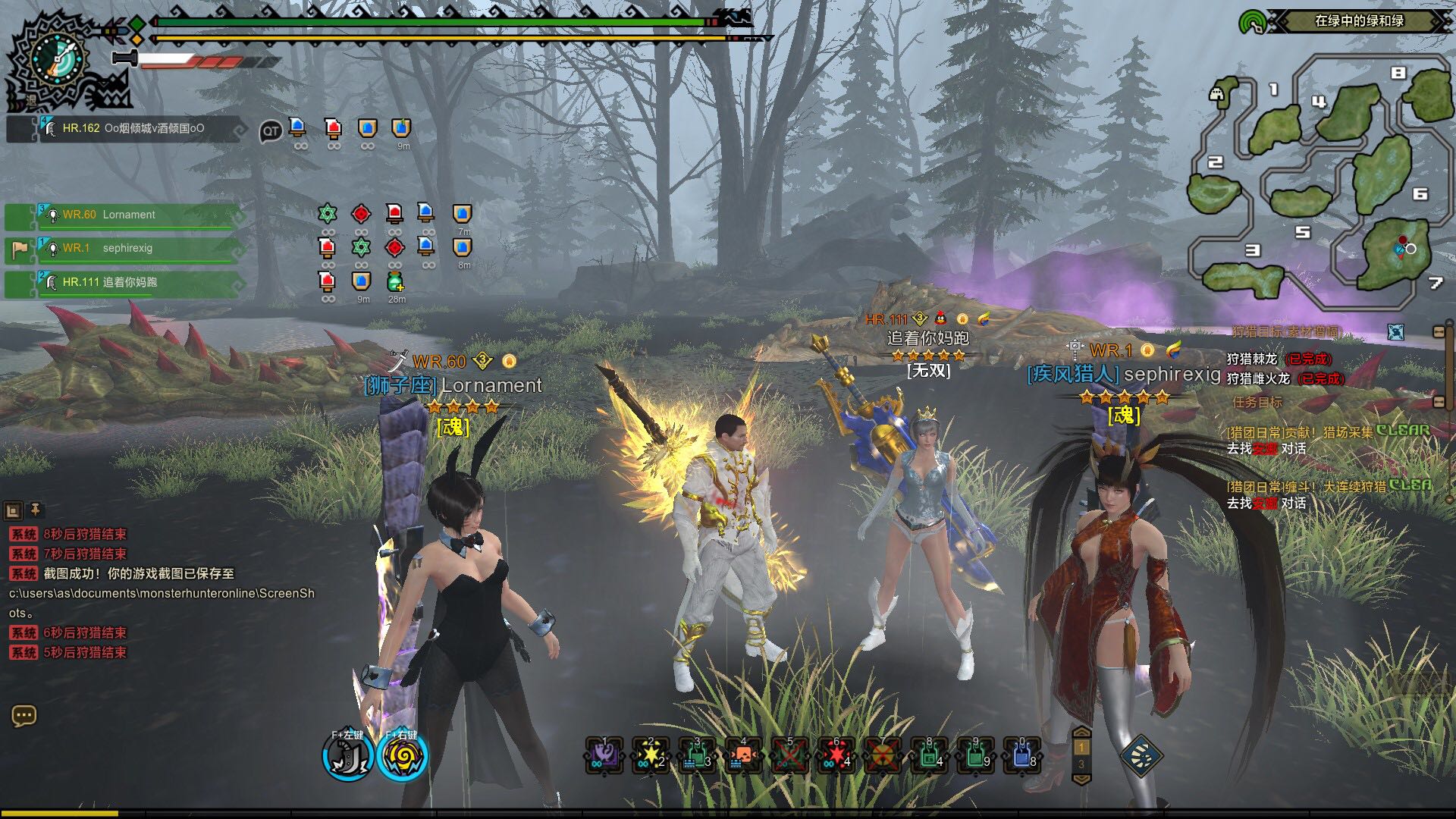Screen dimensions: 1456x819
Task: Use the green potion in hotbar slot 9
Action: pyautogui.click(x=975, y=755)
